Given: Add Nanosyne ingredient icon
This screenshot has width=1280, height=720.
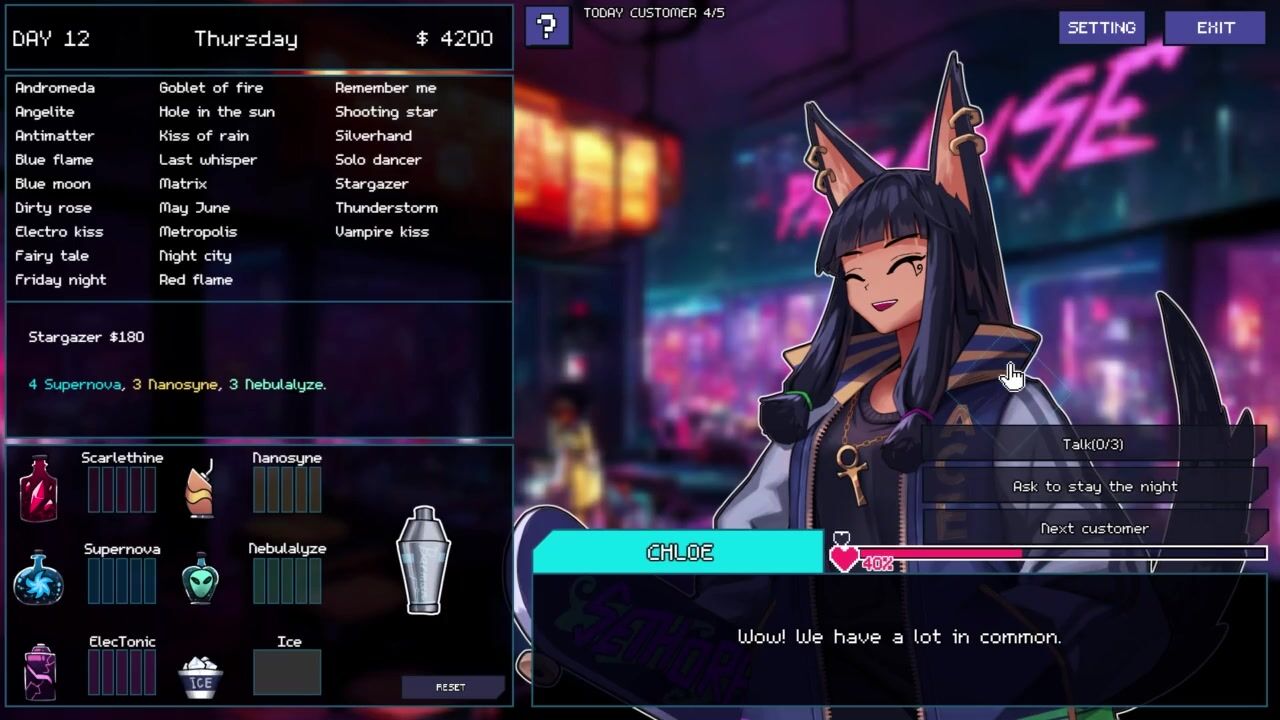Looking at the screenshot, I should coord(200,488).
